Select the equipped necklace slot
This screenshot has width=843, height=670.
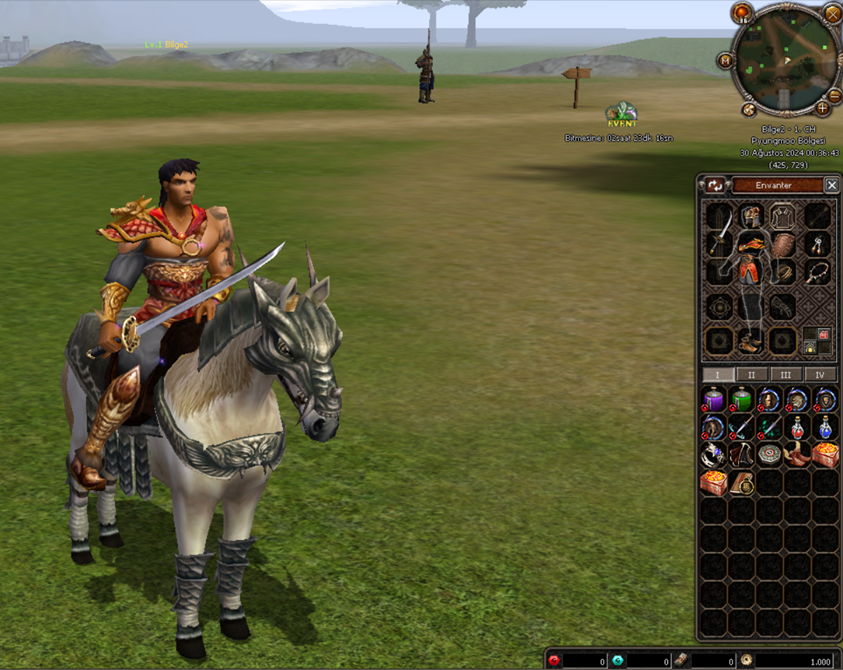818,272
